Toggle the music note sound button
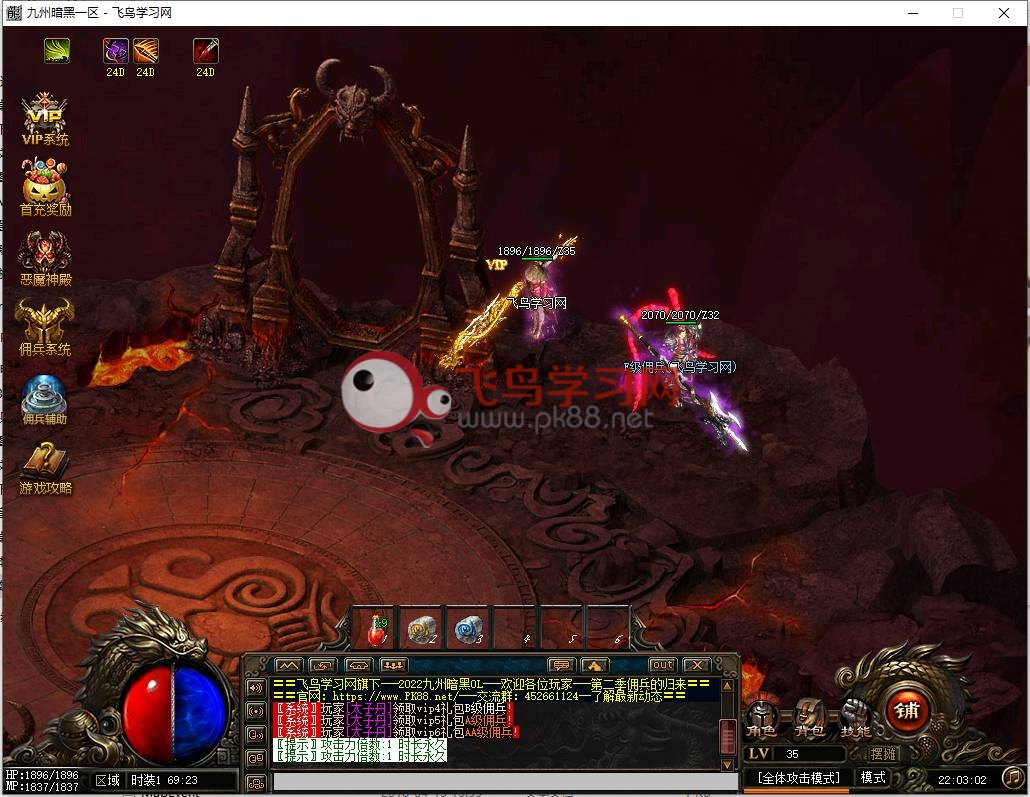1030x797 pixels. (1013, 777)
